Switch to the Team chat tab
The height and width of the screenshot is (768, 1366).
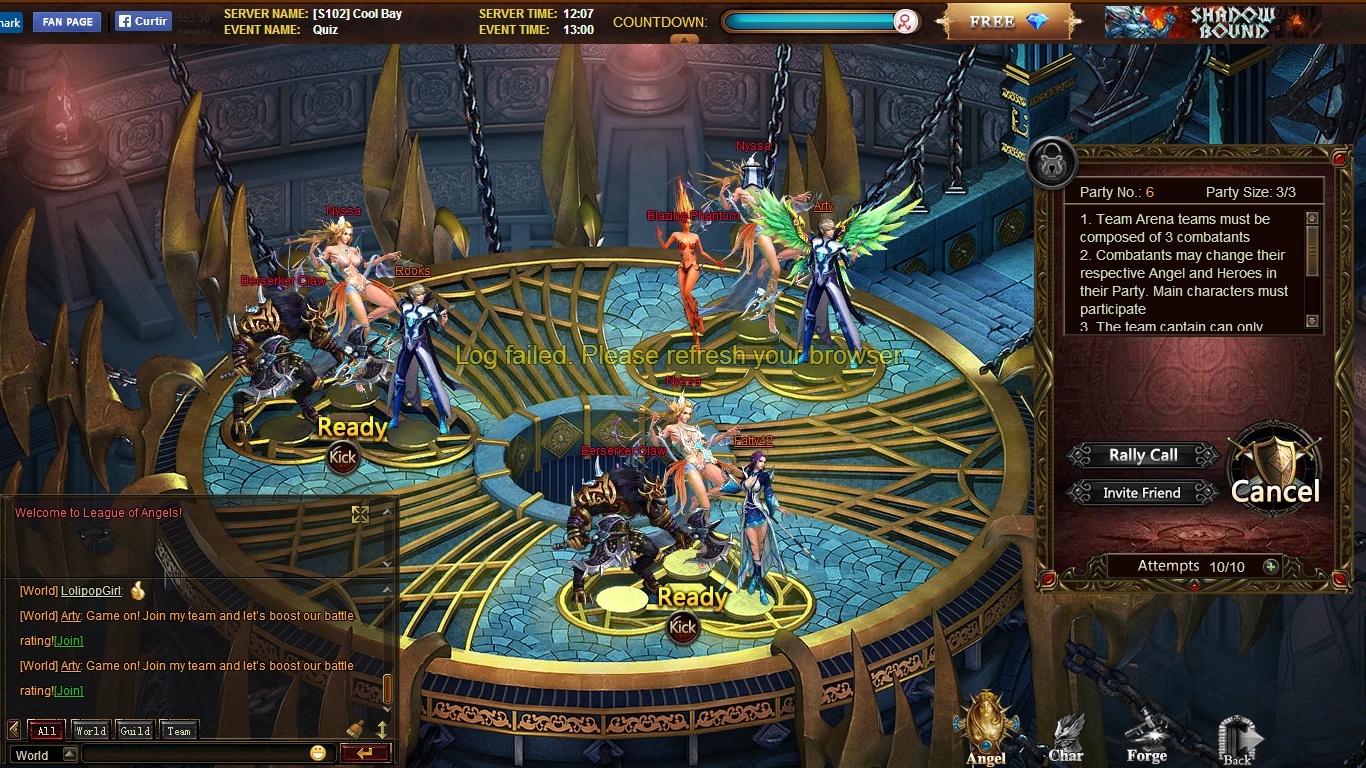click(179, 731)
